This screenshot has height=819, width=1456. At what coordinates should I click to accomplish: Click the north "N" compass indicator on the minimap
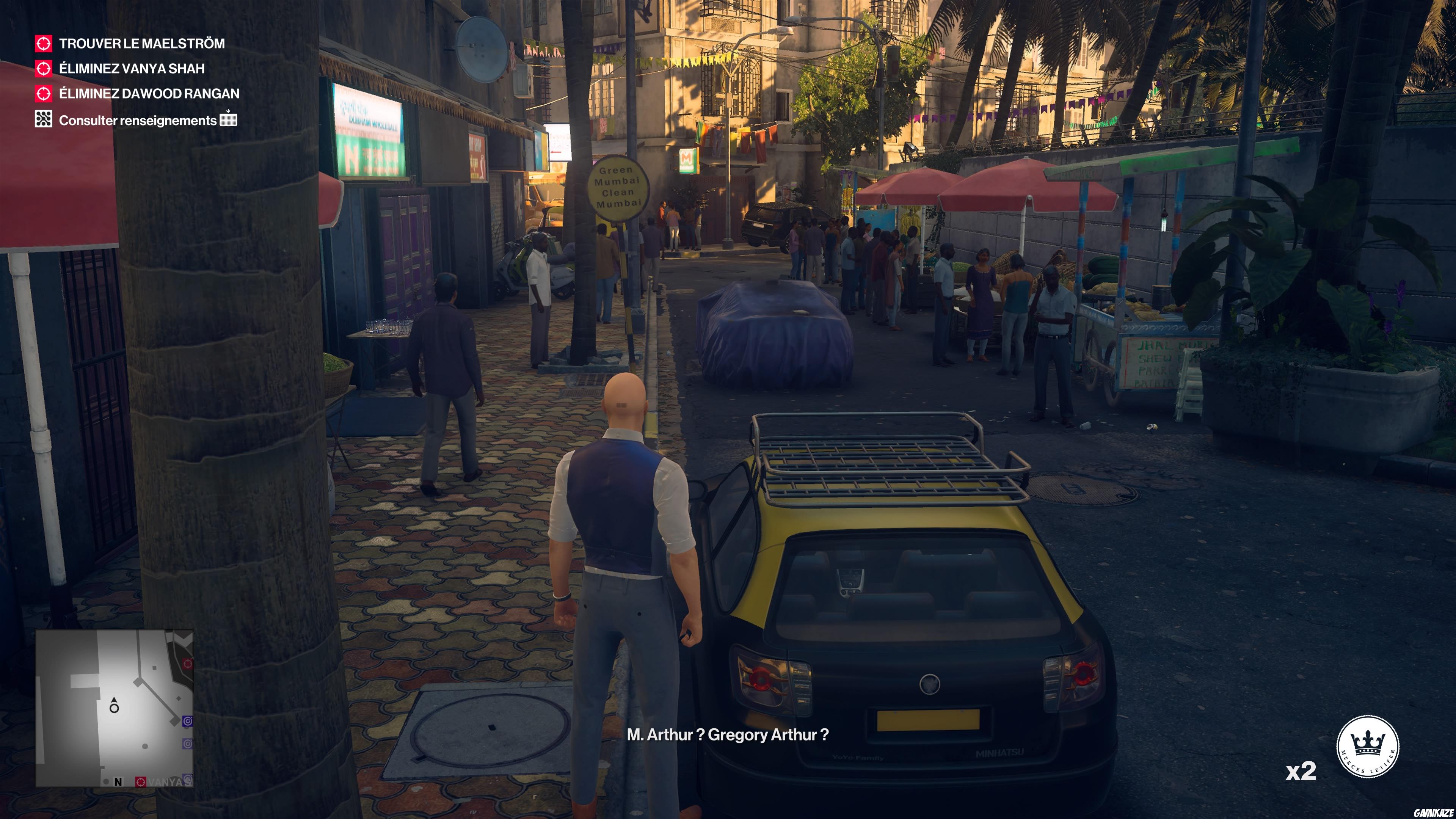119,782
